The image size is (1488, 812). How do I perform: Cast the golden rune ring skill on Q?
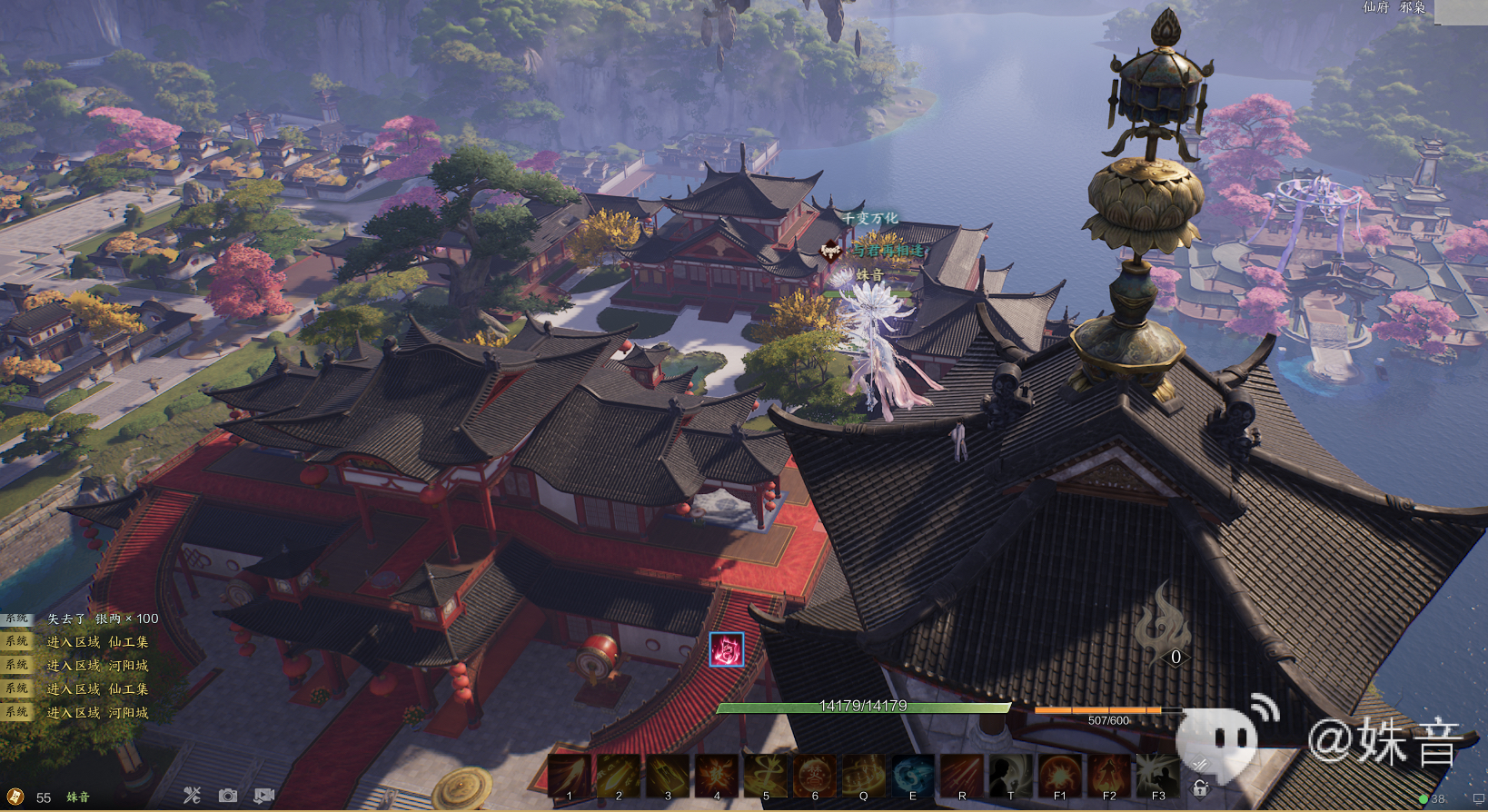tap(864, 777)
